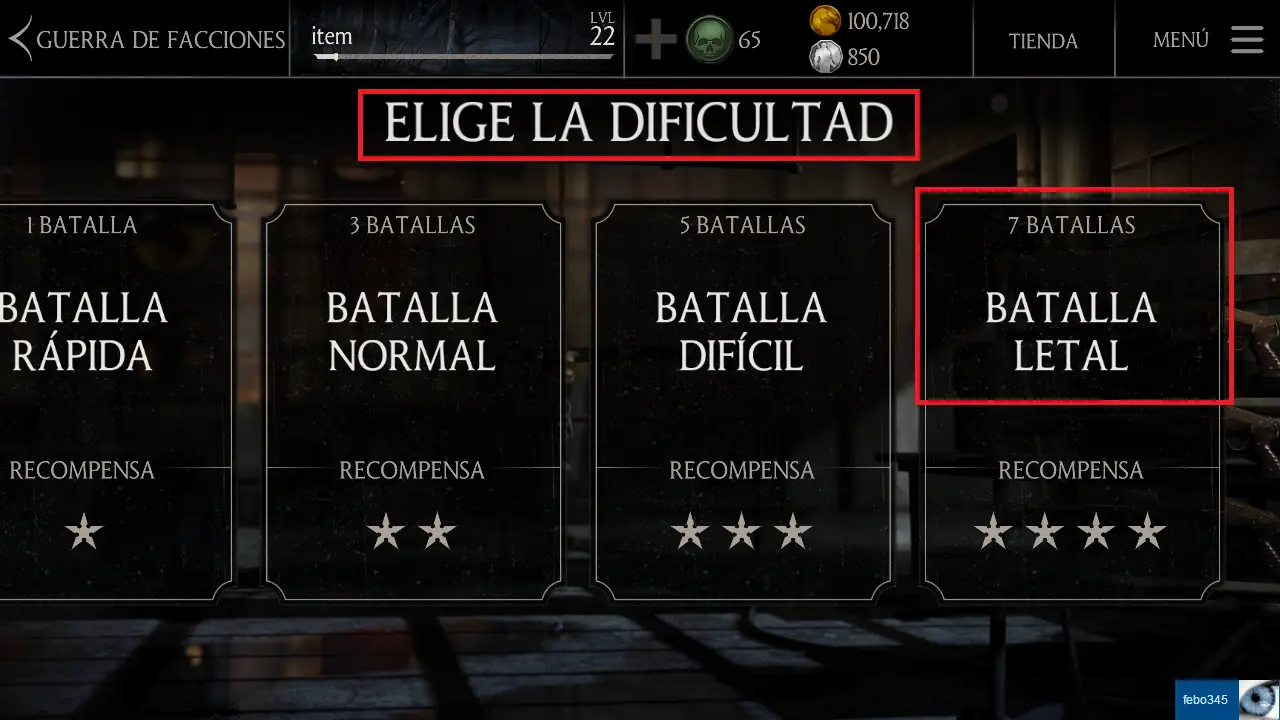
Task: Open the 7 BATALLAS card header
Action: click(x=1072, y=225)
